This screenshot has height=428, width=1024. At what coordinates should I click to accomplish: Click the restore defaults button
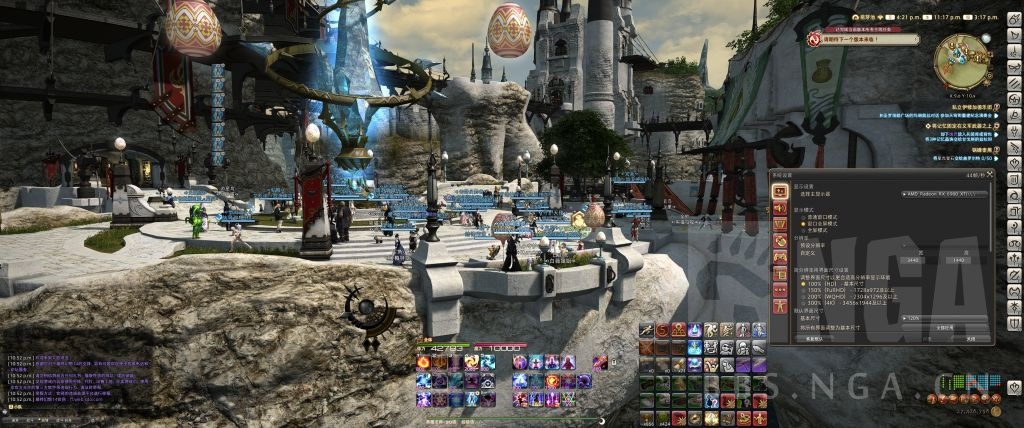(x=814, y=339)
